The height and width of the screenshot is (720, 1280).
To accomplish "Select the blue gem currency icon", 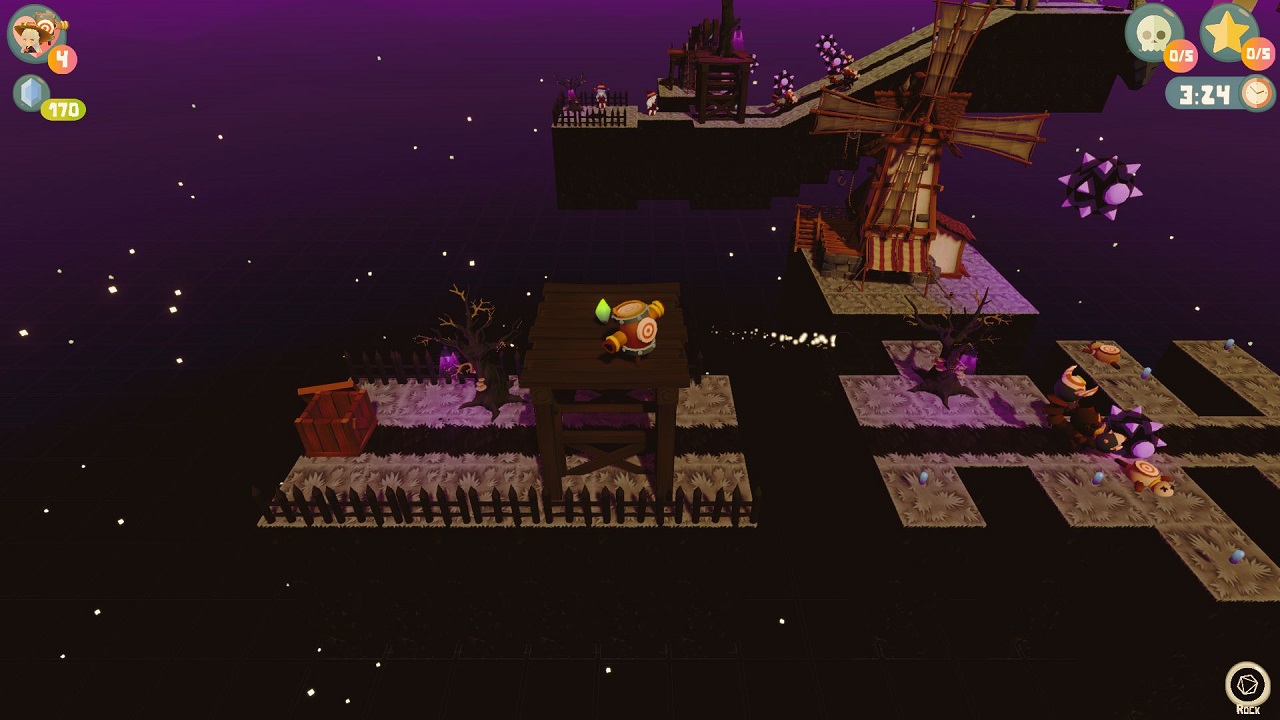I will (x=33, y=92).
